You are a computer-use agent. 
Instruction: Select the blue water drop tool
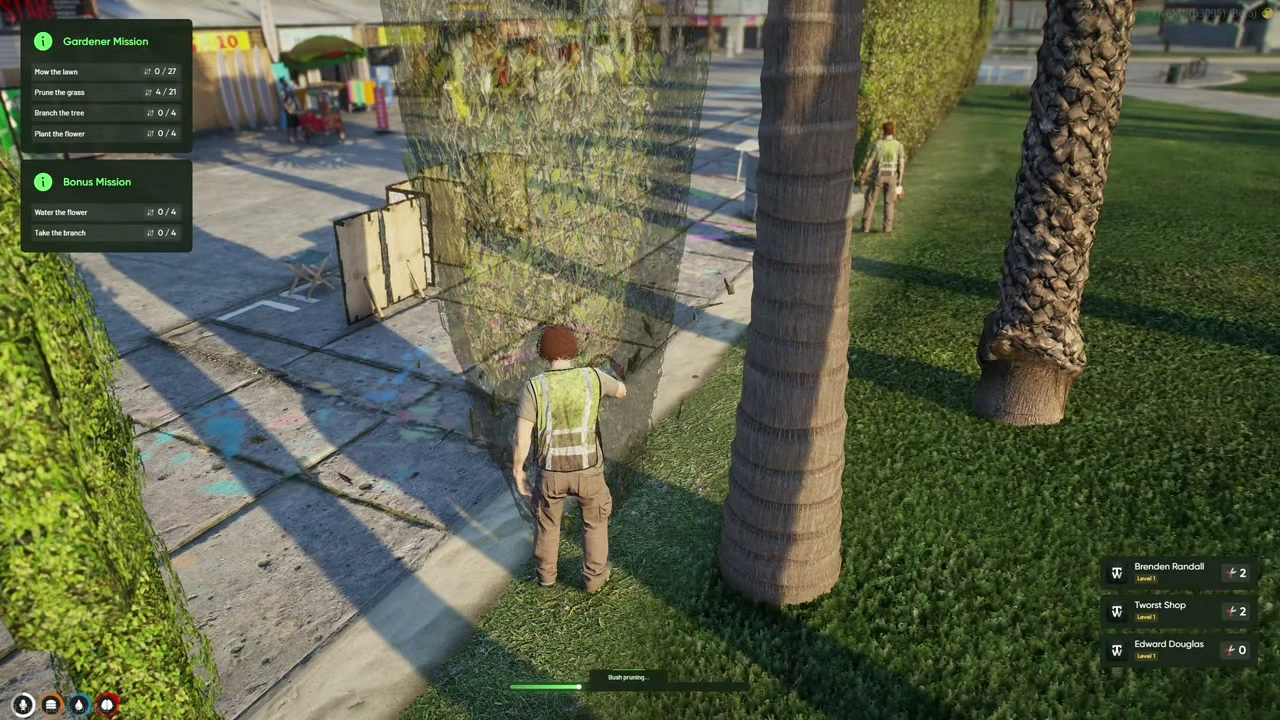pyautogui.click(x=78, y=703)
